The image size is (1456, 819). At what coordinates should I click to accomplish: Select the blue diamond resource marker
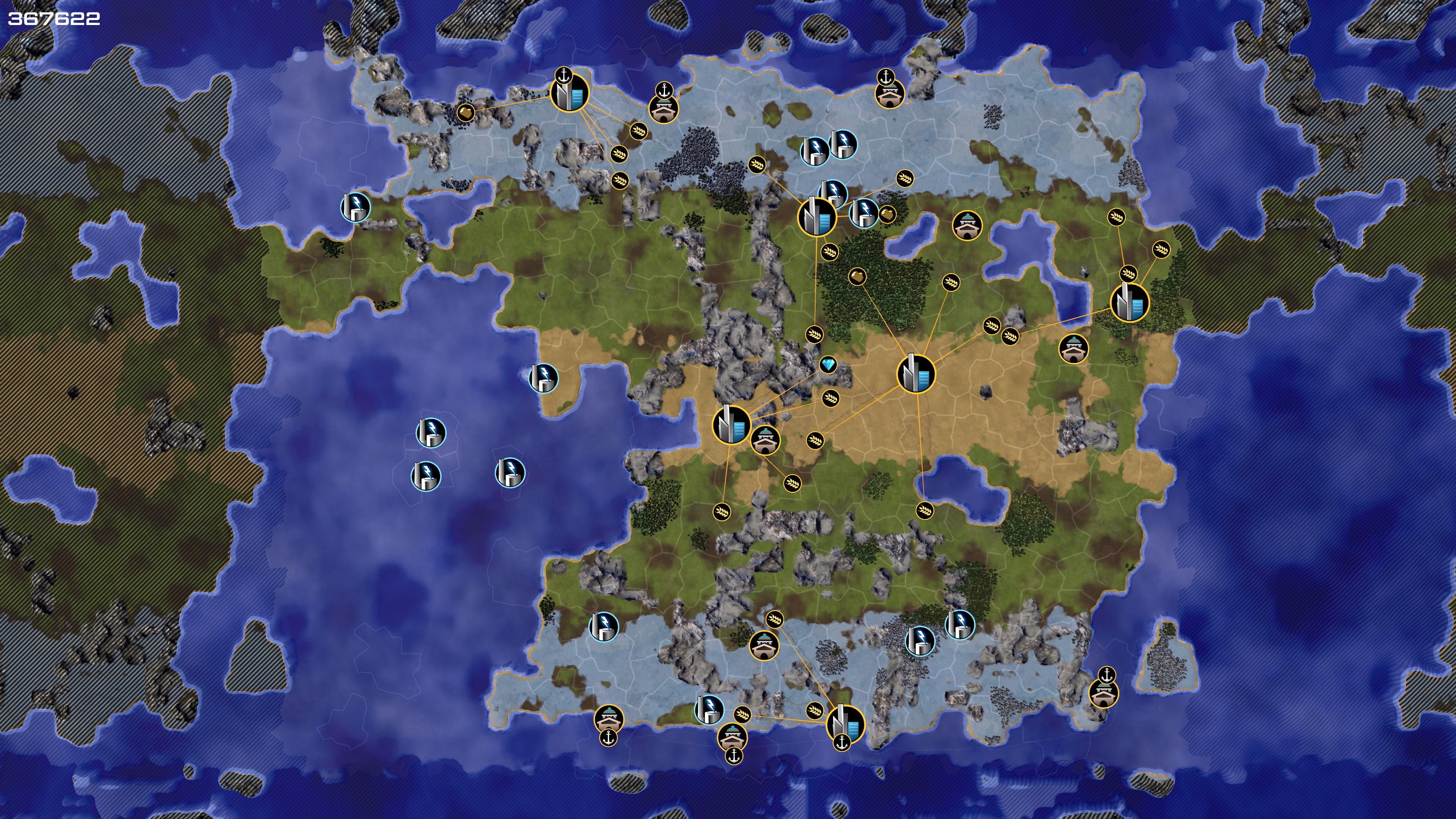click(828, 364)
